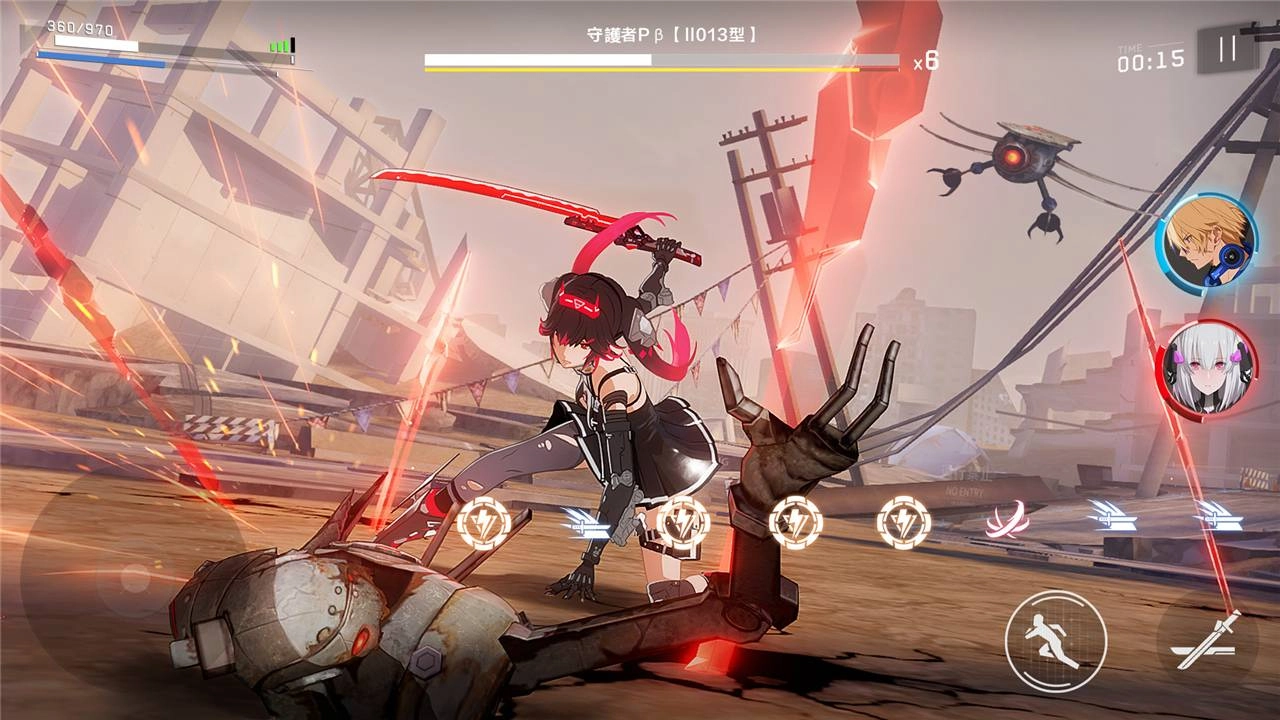Screen dimensions: 1280x720
Task: Pause the battle
Action: pyautogui.click(x=1227, y=49)
